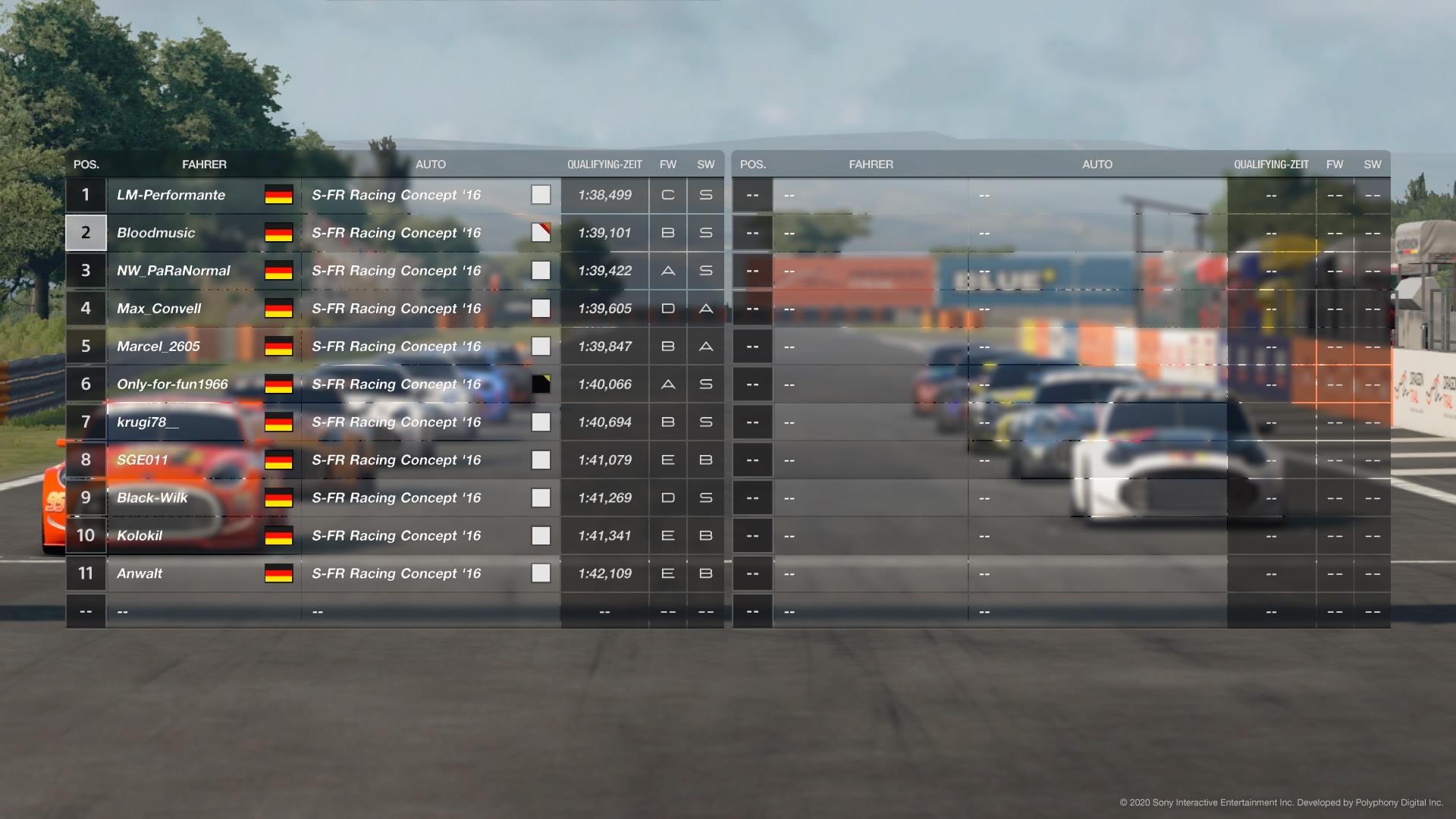The width and height of the screenshot is (1456, 819).
Task: Click the German flag next to LM-Performante
Action: [x=278, y=195]
